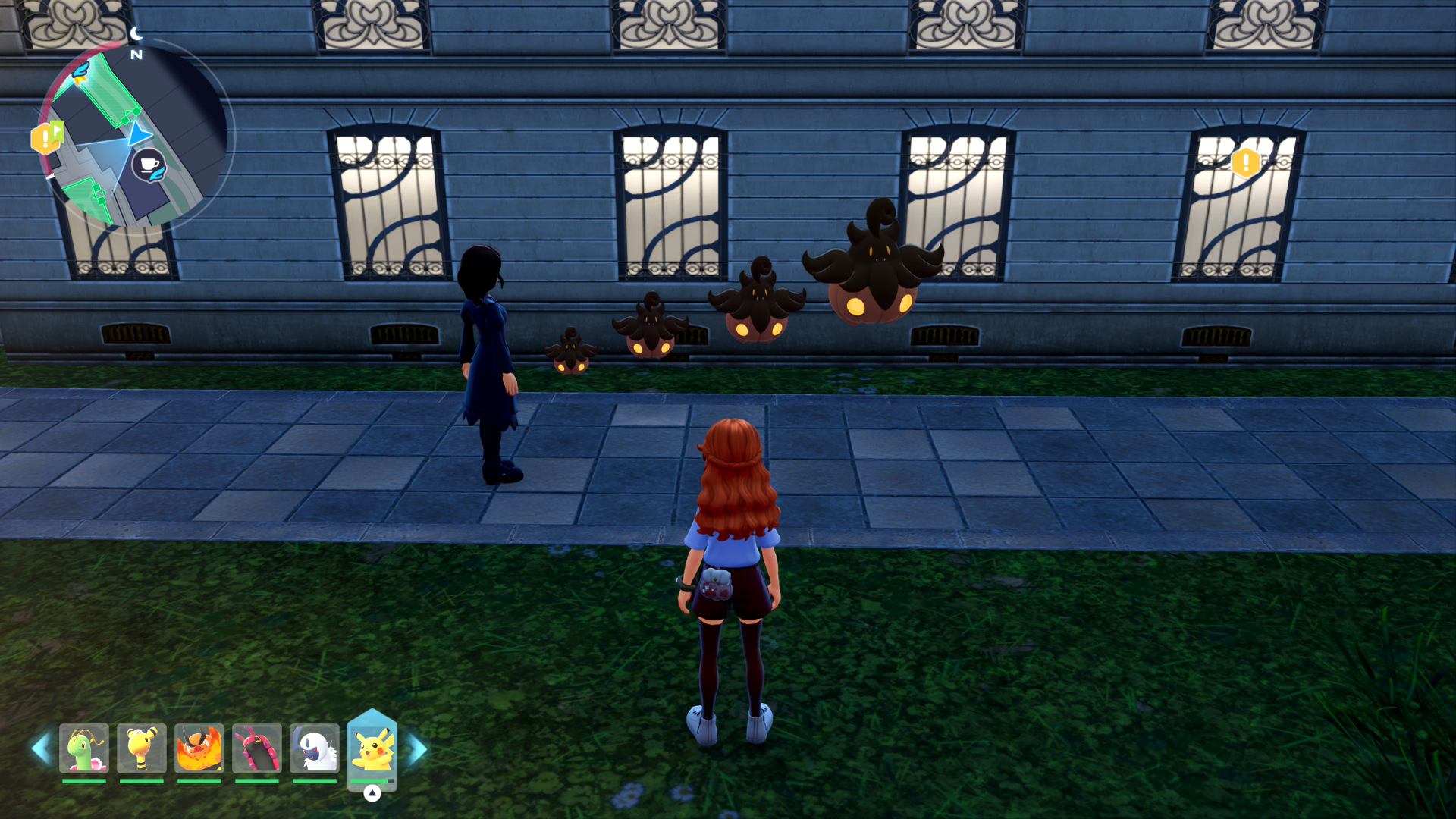Switch to Absol in the party

315,748
